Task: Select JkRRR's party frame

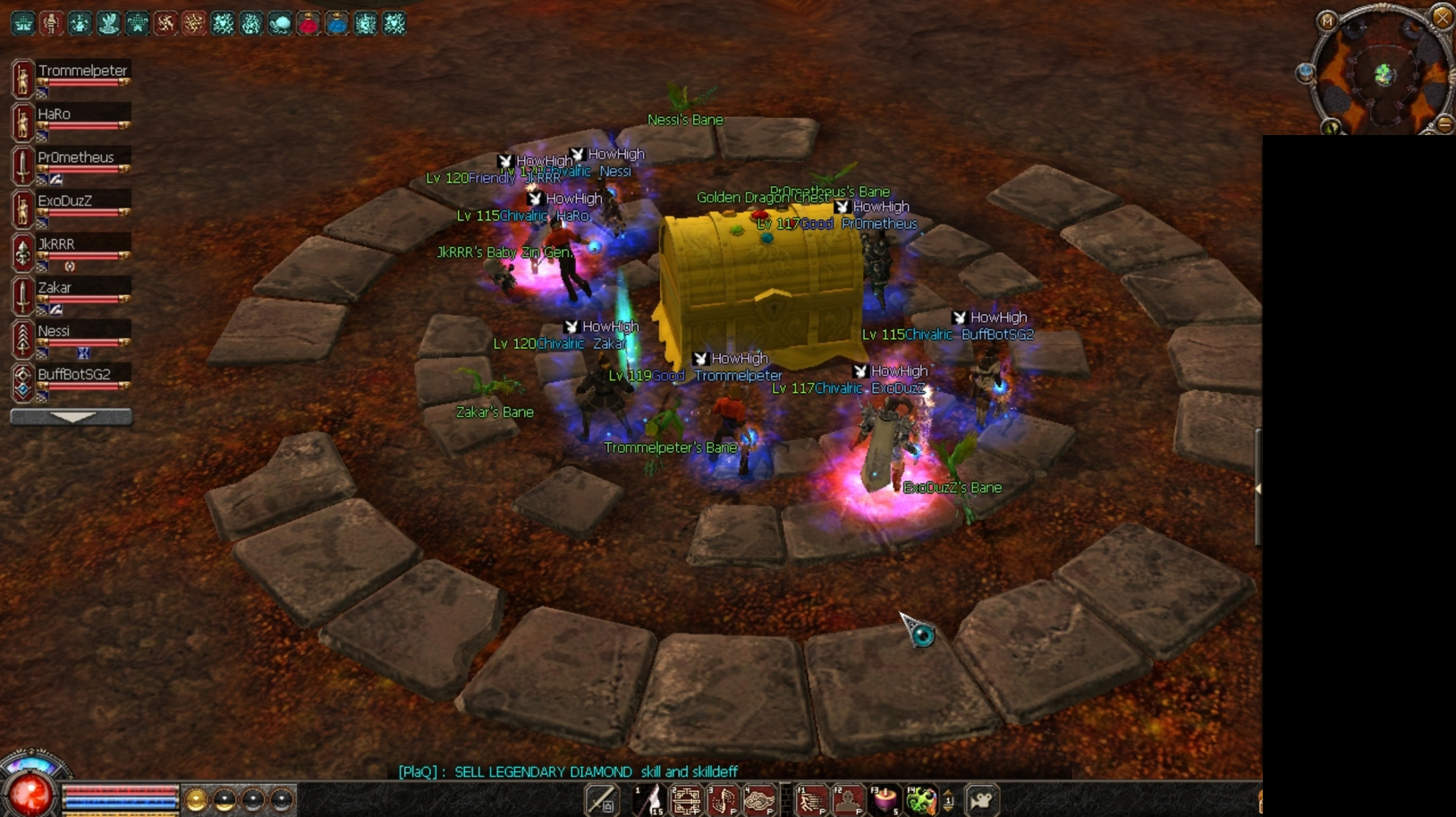Action: (x=56, y=244)
